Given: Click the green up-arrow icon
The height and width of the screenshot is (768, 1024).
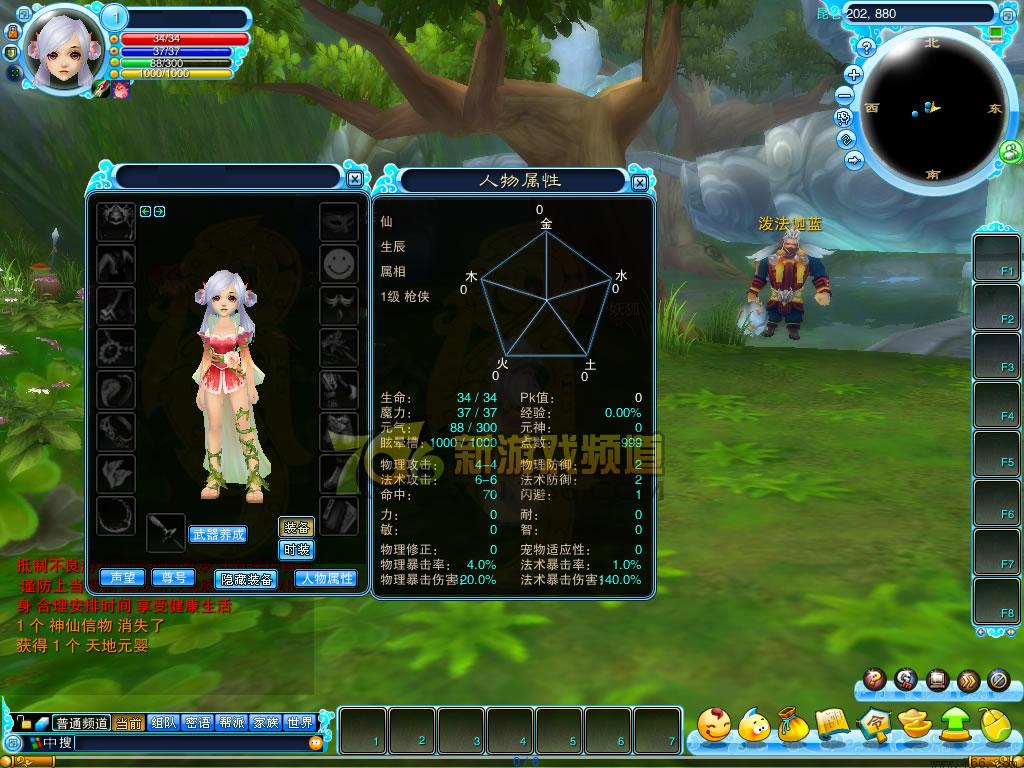Looking at the screenshot, I should point(954,724).
